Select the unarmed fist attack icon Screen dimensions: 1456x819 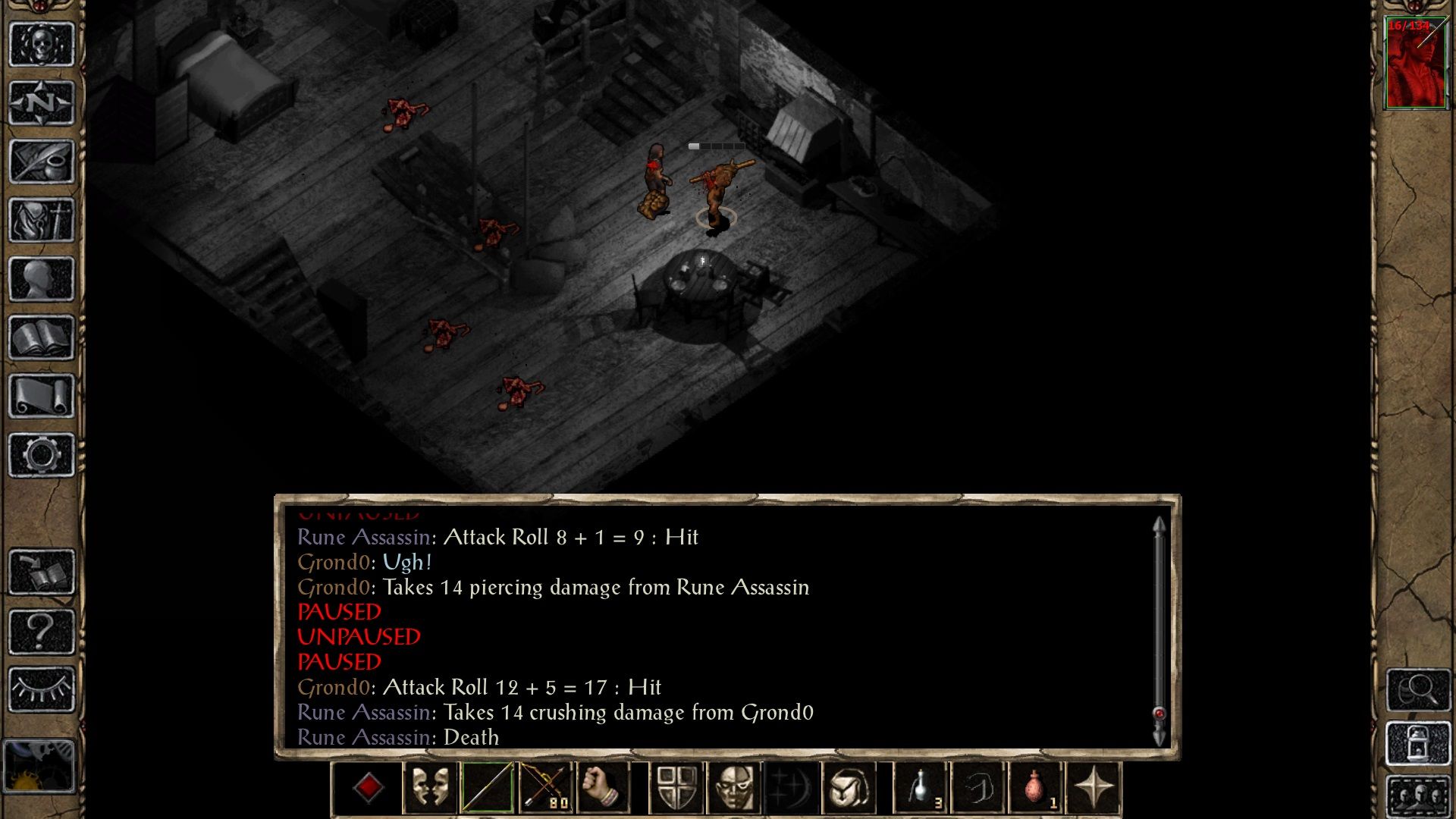[x=604, y=789]
